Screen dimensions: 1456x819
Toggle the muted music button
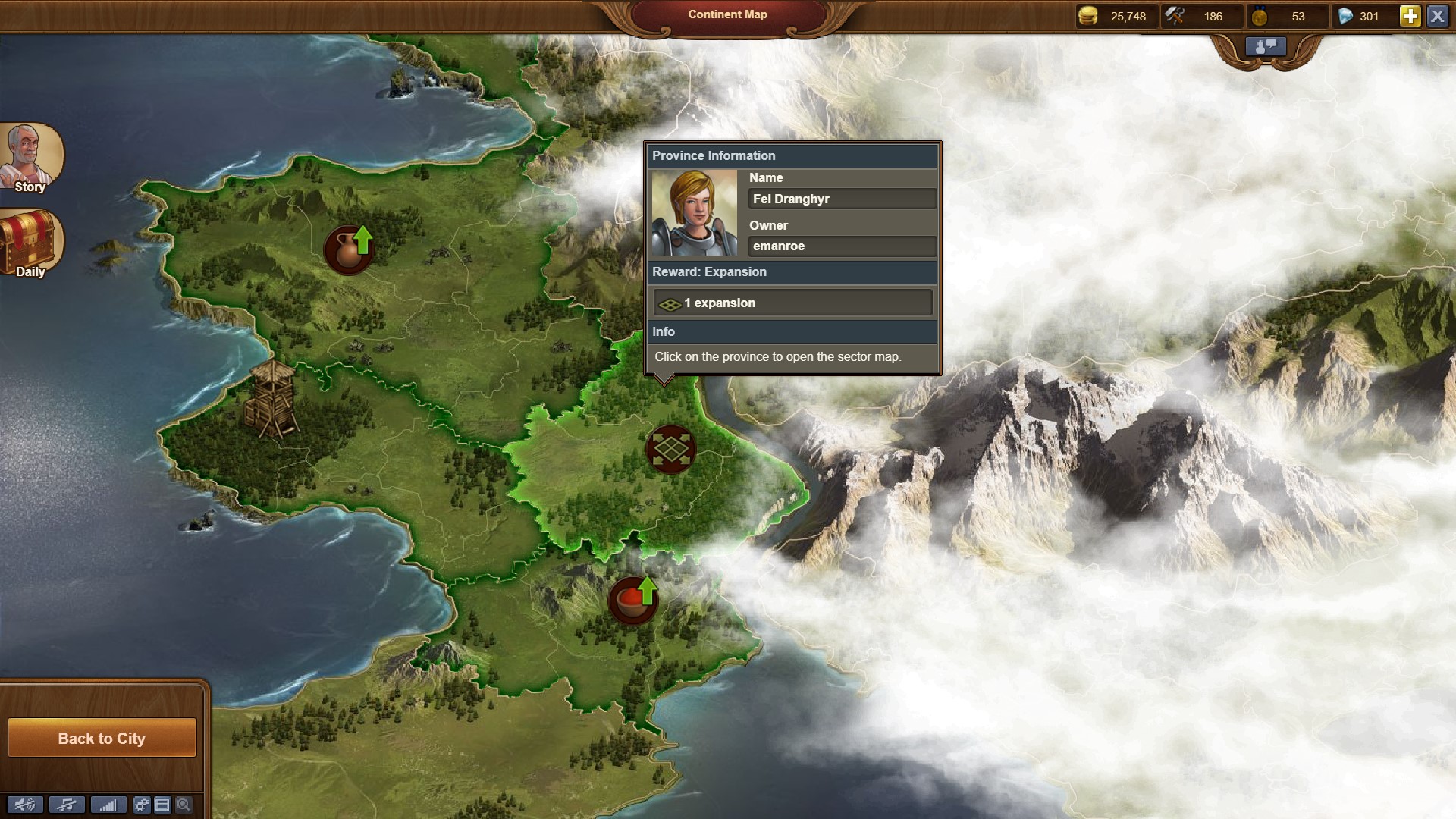coord(67,805)
